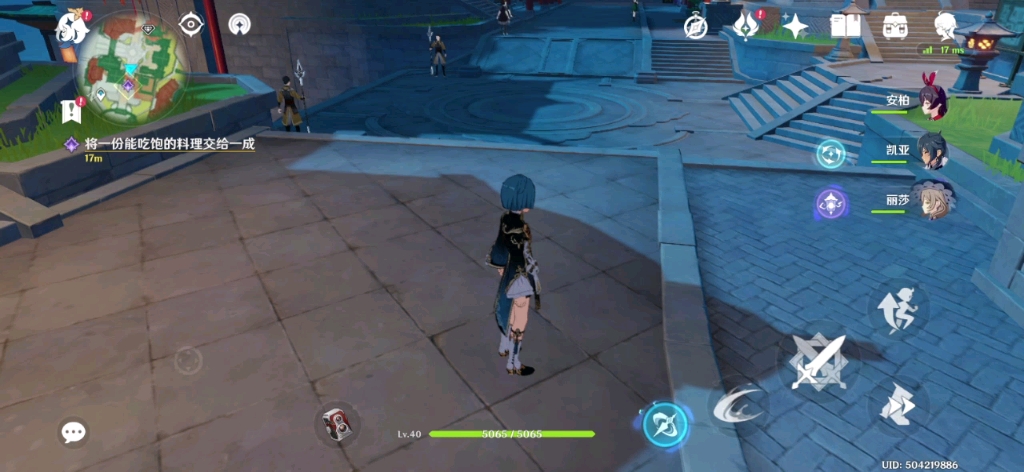Image resolution: width=1024 pixels, height=472 pixels.
Task: Open the backpack inventory
Action: pos(895,26)
